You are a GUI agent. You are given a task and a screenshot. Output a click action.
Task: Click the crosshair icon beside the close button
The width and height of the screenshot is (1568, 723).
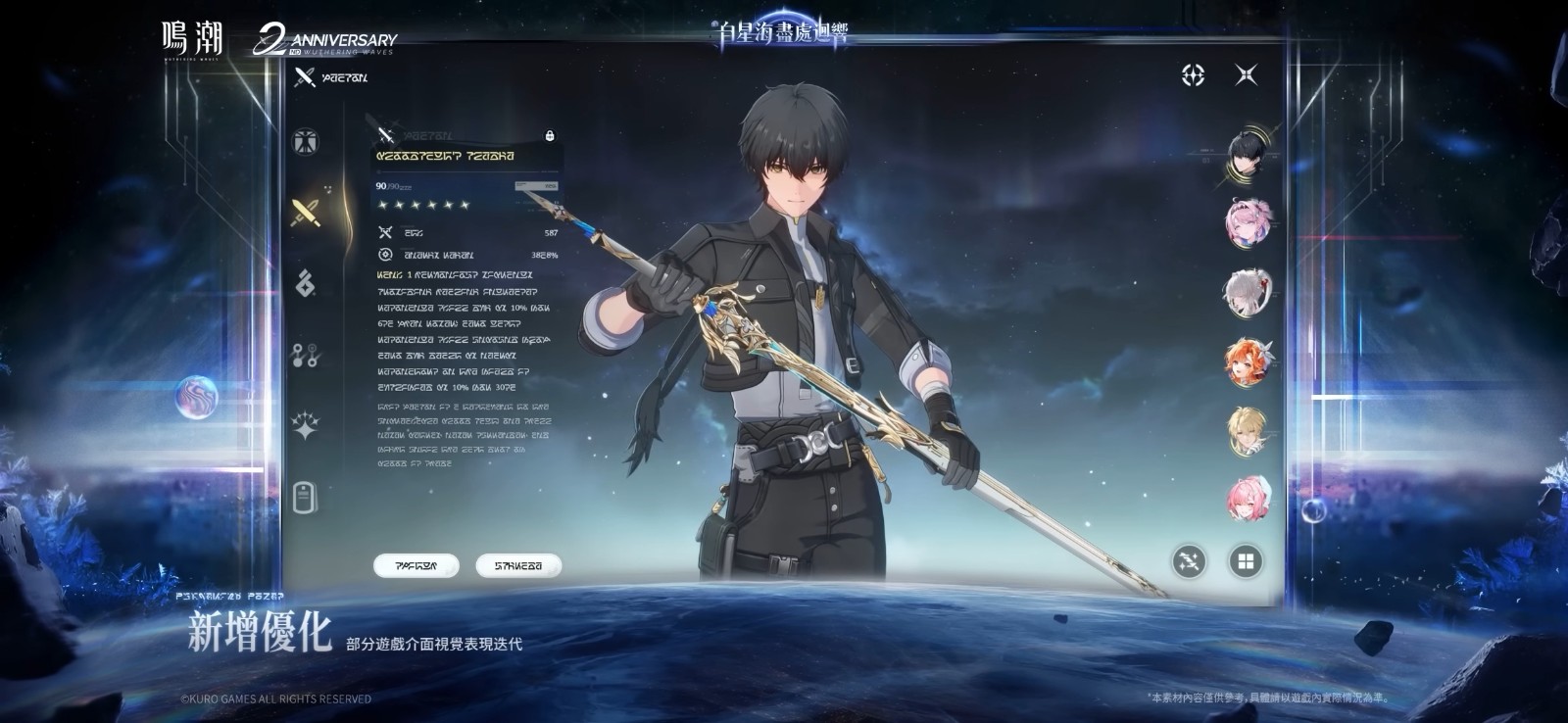tap(1193, 74)
